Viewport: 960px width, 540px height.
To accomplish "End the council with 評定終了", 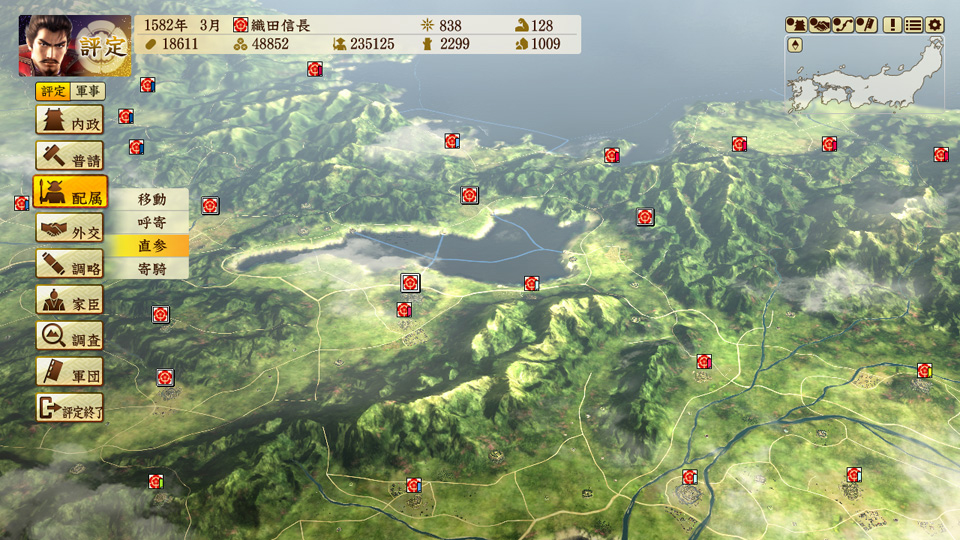I will tap(70, 409).
